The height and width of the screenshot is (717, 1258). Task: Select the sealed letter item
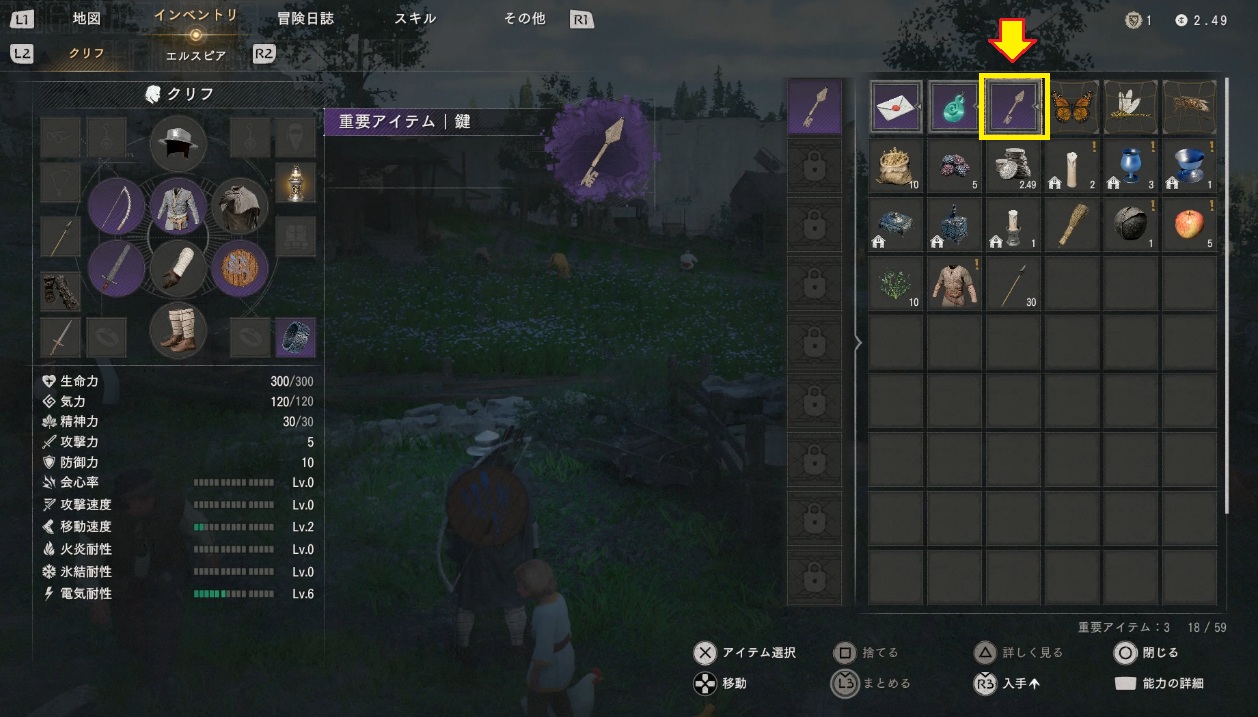coord(897,108)
